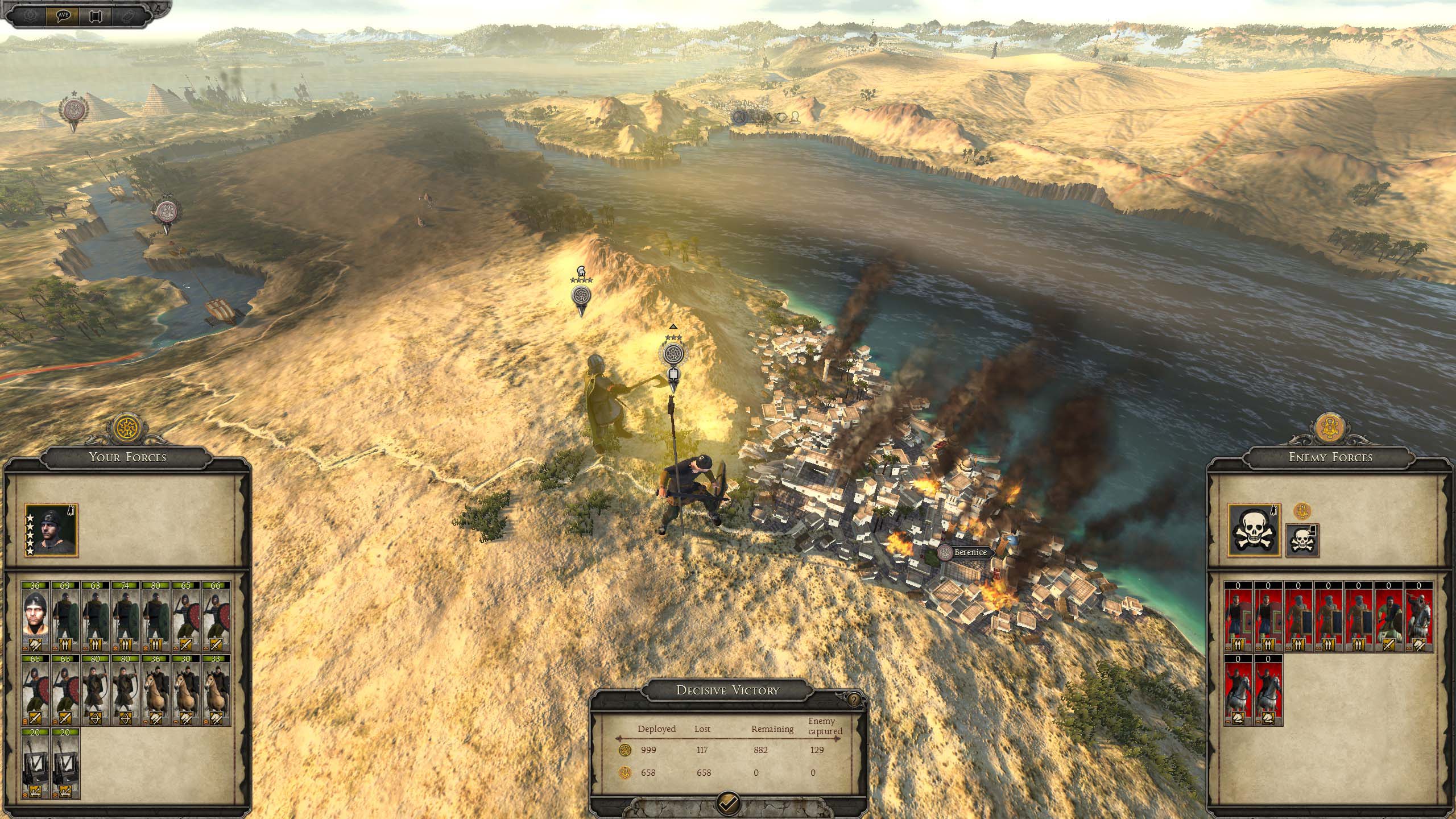Screen dimensions: 1456x819
Task: Click the faction emblem above Your Forces
Action: click(x=127, y=428)
